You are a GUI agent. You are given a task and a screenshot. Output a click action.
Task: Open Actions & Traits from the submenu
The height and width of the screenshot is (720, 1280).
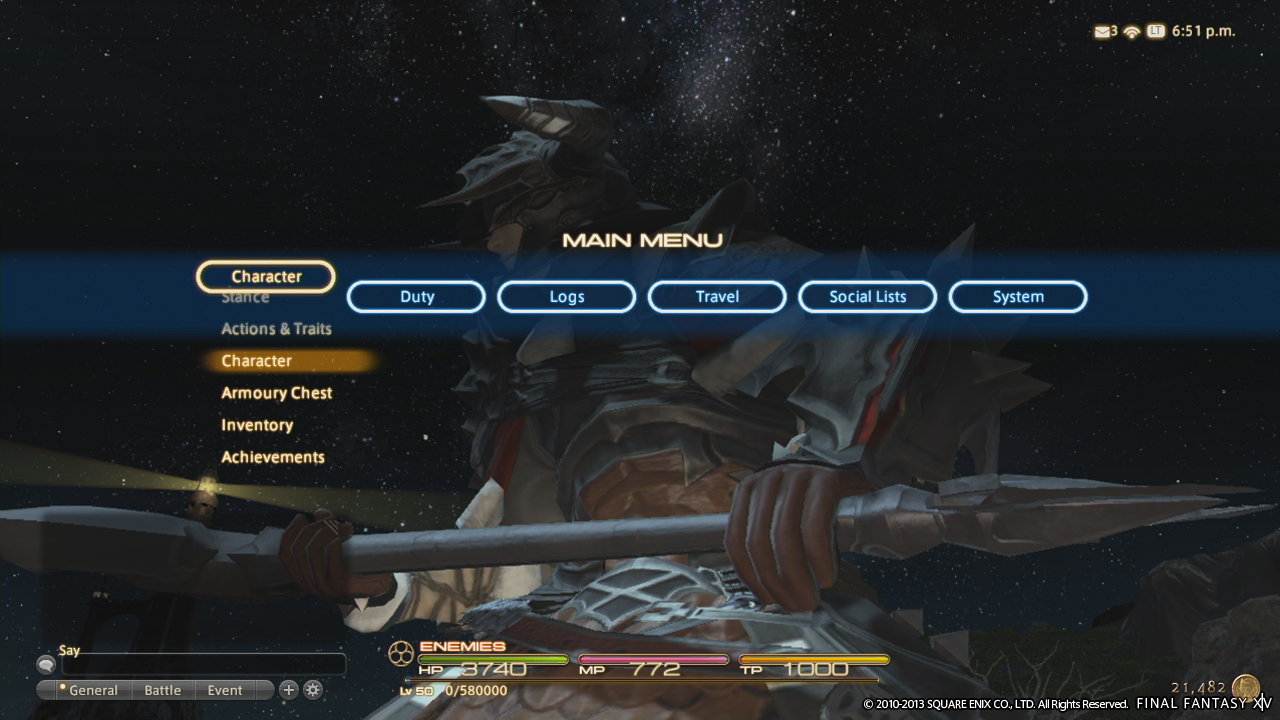coord(276,329)
